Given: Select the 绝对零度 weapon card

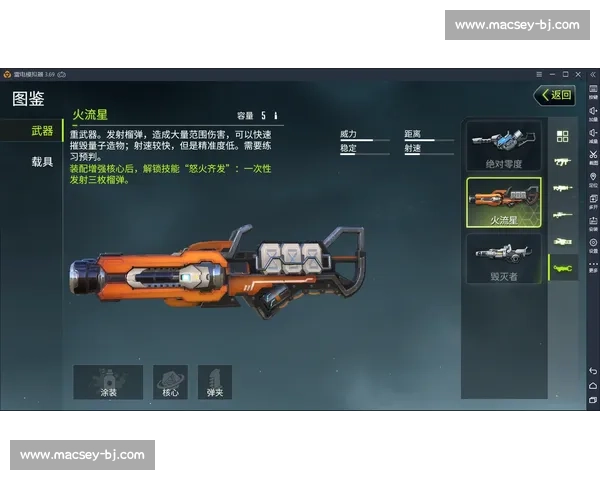Looking at the screenshot, I should tap(504, 146).
